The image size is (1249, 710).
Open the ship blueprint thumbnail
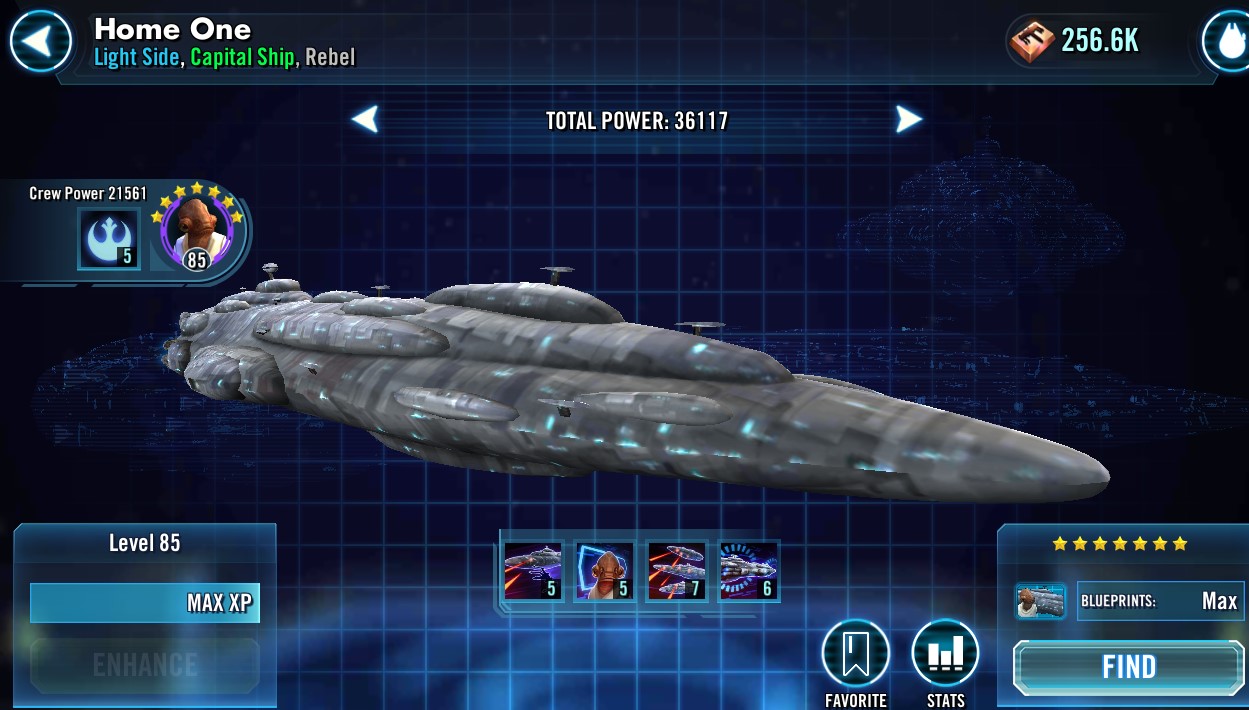pyautogui.click(x=1040, y=601)
